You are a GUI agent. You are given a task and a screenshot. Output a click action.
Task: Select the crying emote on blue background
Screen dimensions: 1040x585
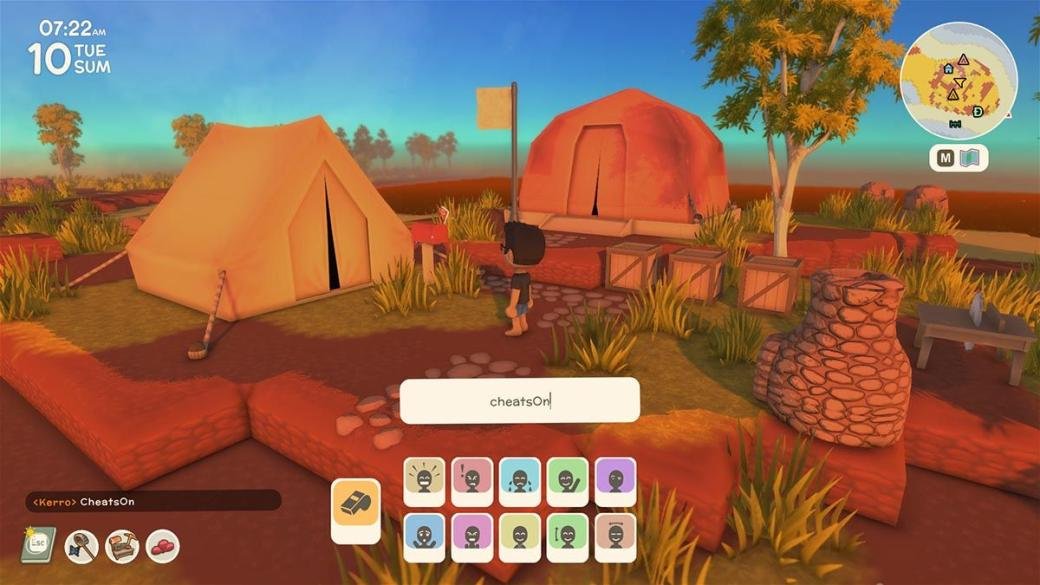(520, 482)
